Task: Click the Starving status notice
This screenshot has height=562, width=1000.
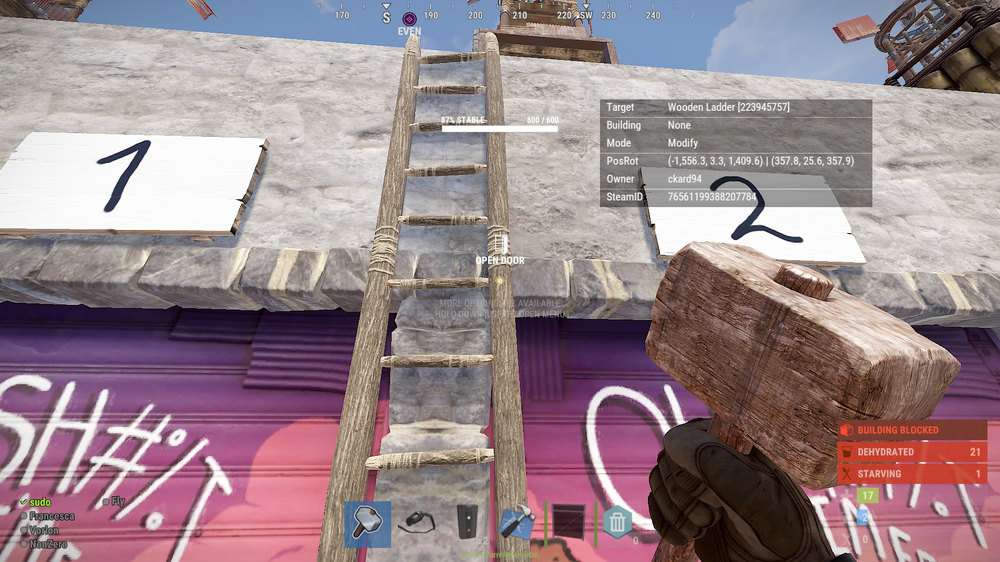Action: pos(912,474)
